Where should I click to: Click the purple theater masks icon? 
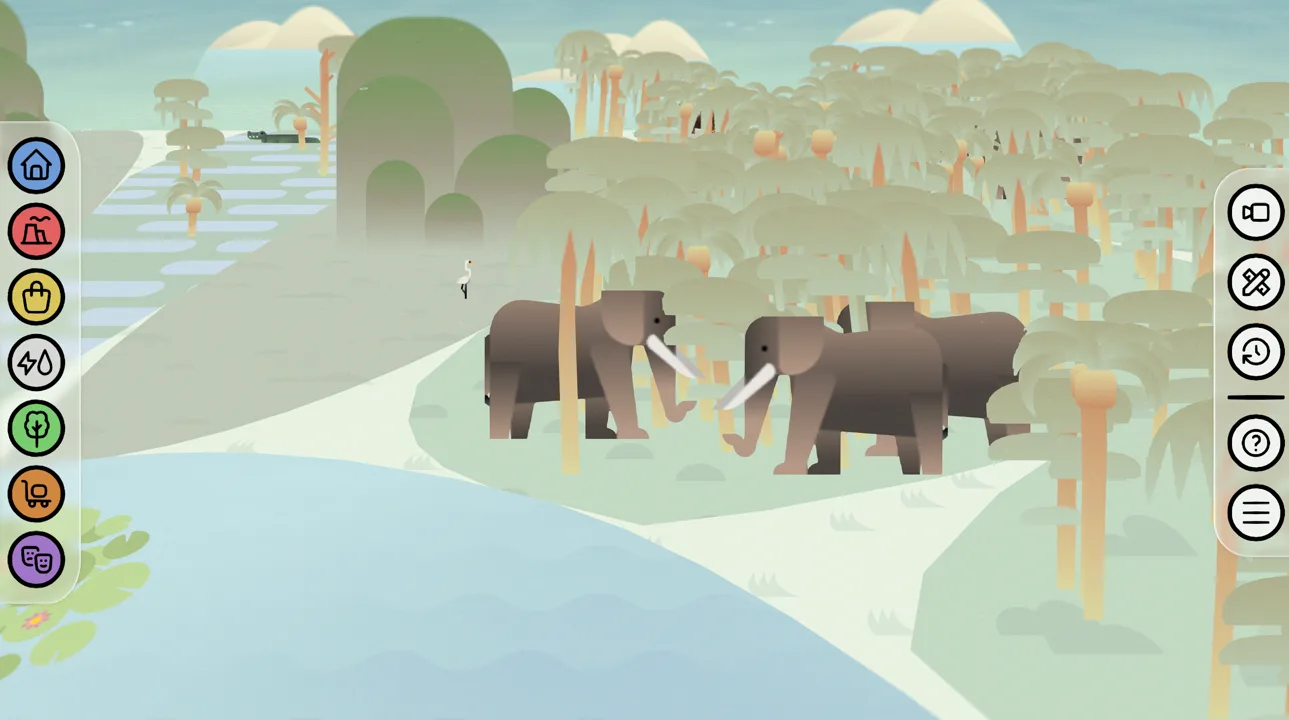coord(36,560)
